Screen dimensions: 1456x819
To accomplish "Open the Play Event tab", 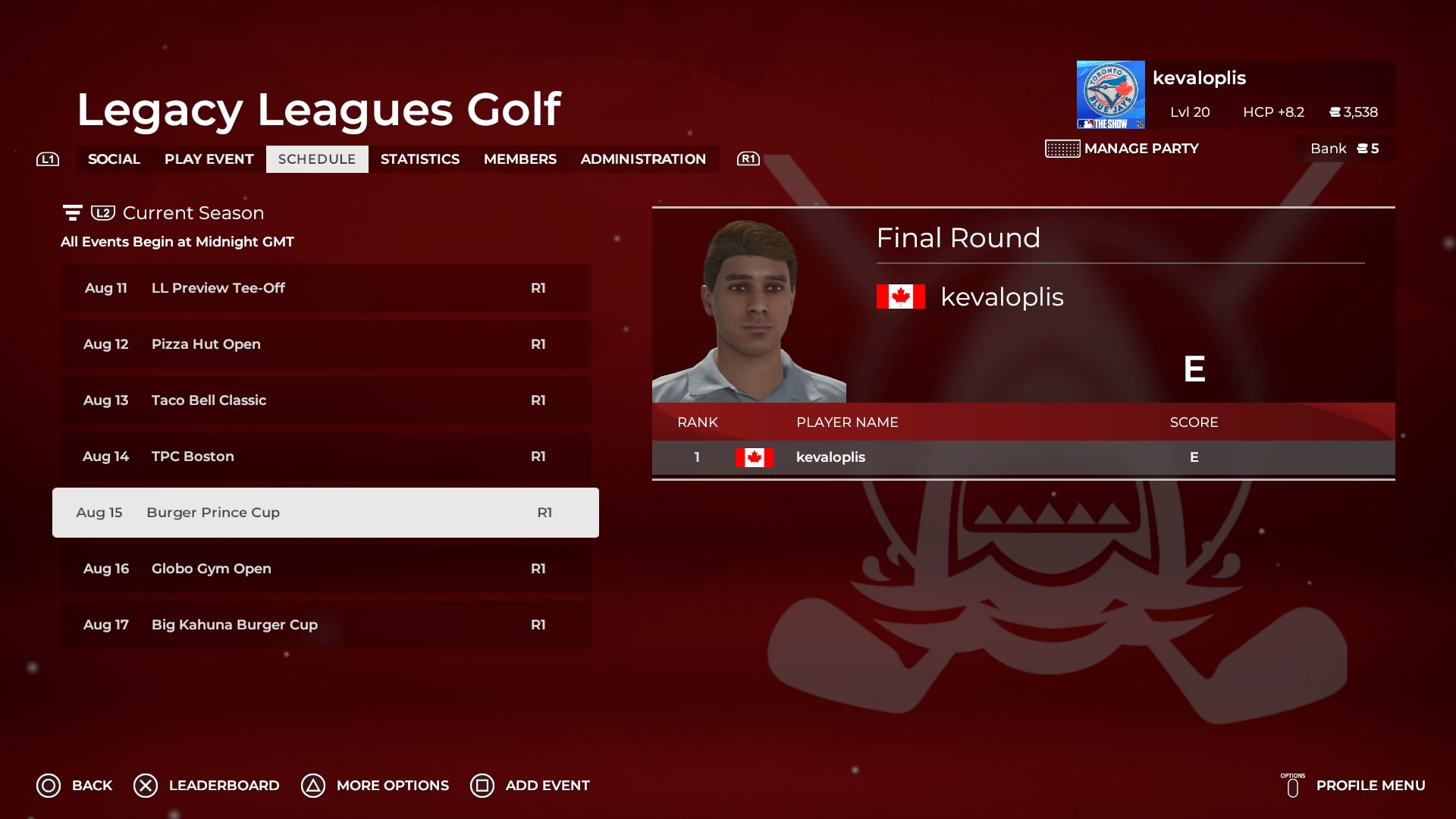I will pyautogui.click(x=209, y=159).
